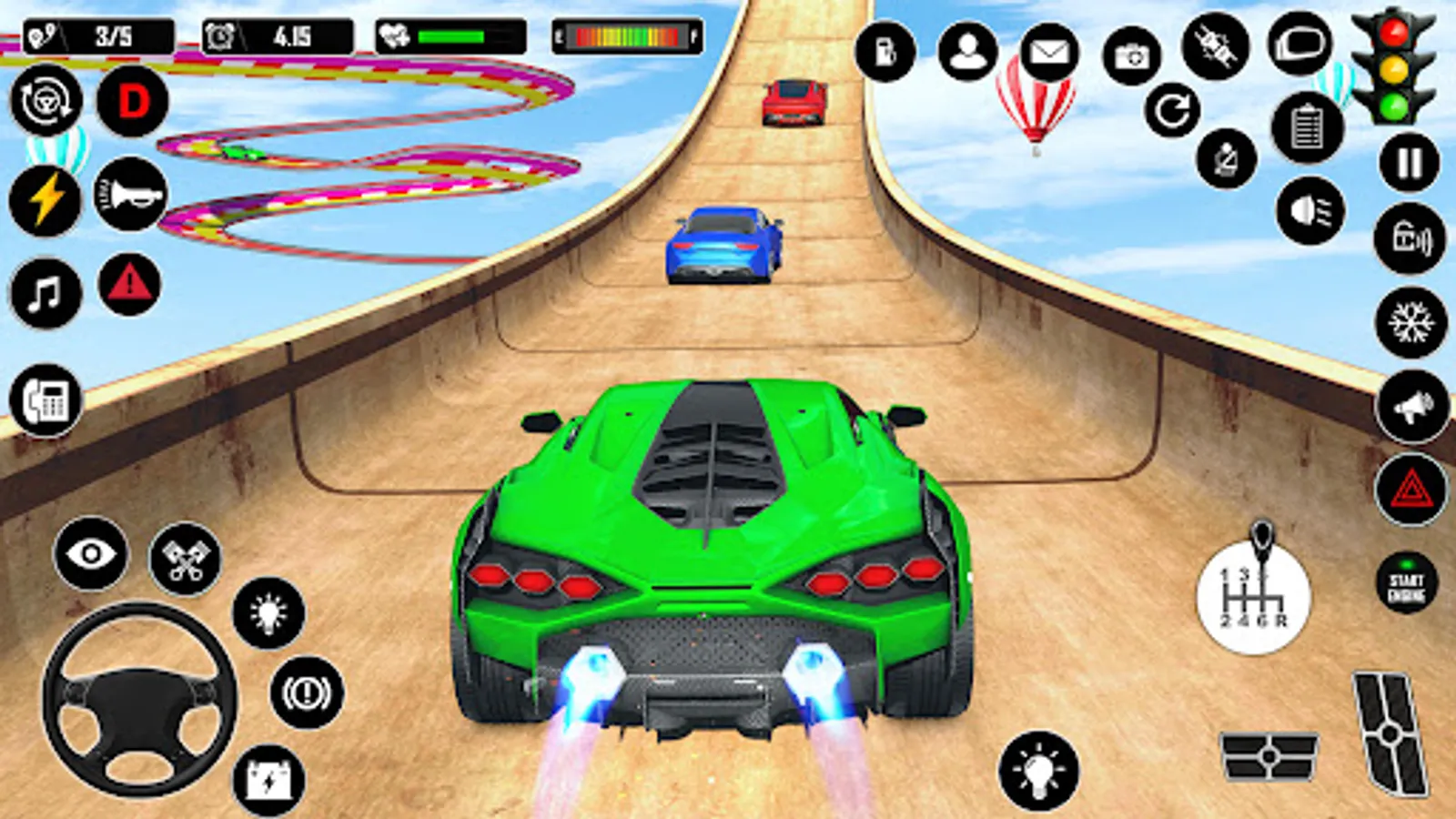
Task: Pause the game
Action: pos(1408,162)
